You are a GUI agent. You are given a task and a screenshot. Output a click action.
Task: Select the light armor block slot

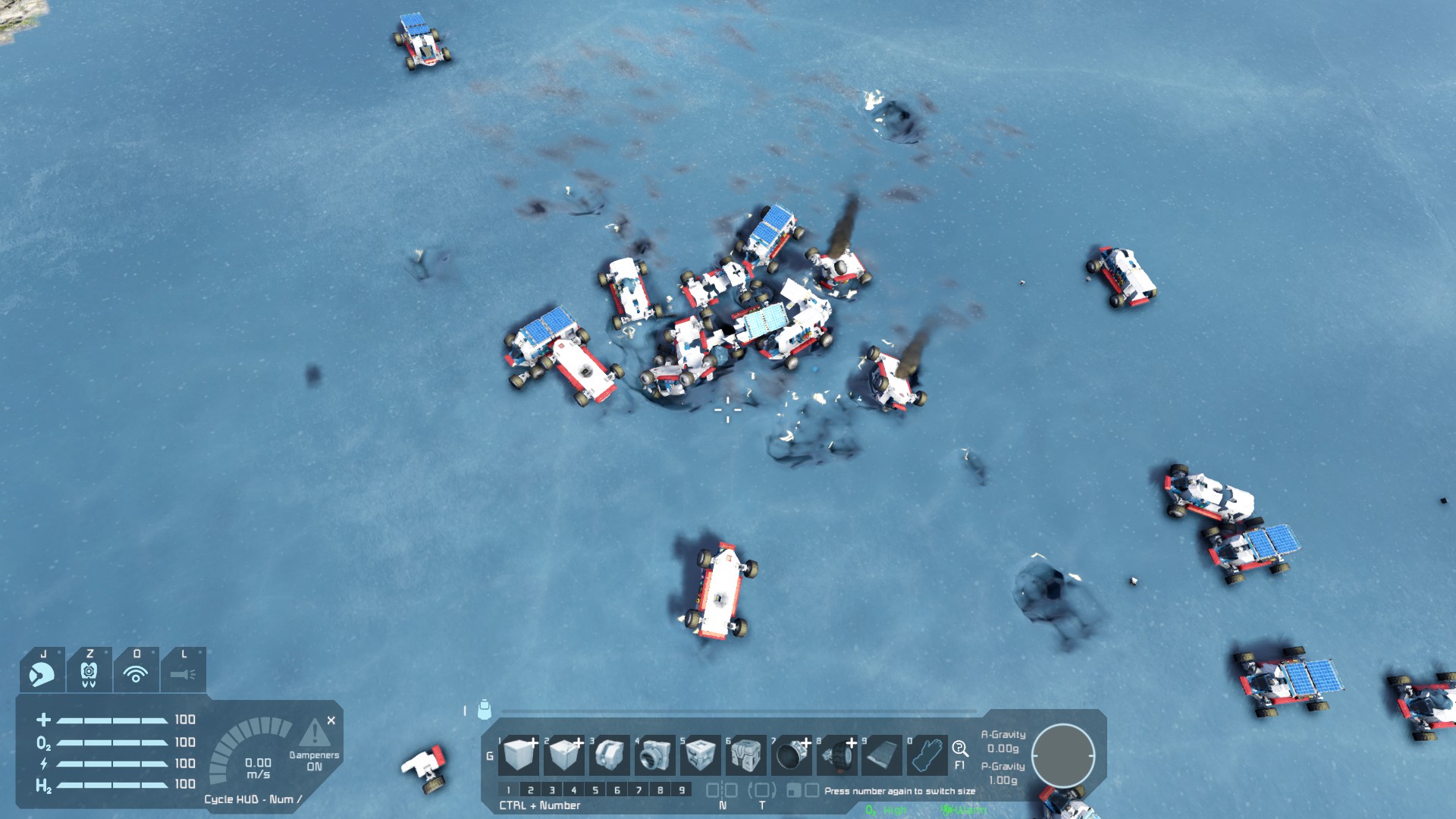[x=519, y=755]
